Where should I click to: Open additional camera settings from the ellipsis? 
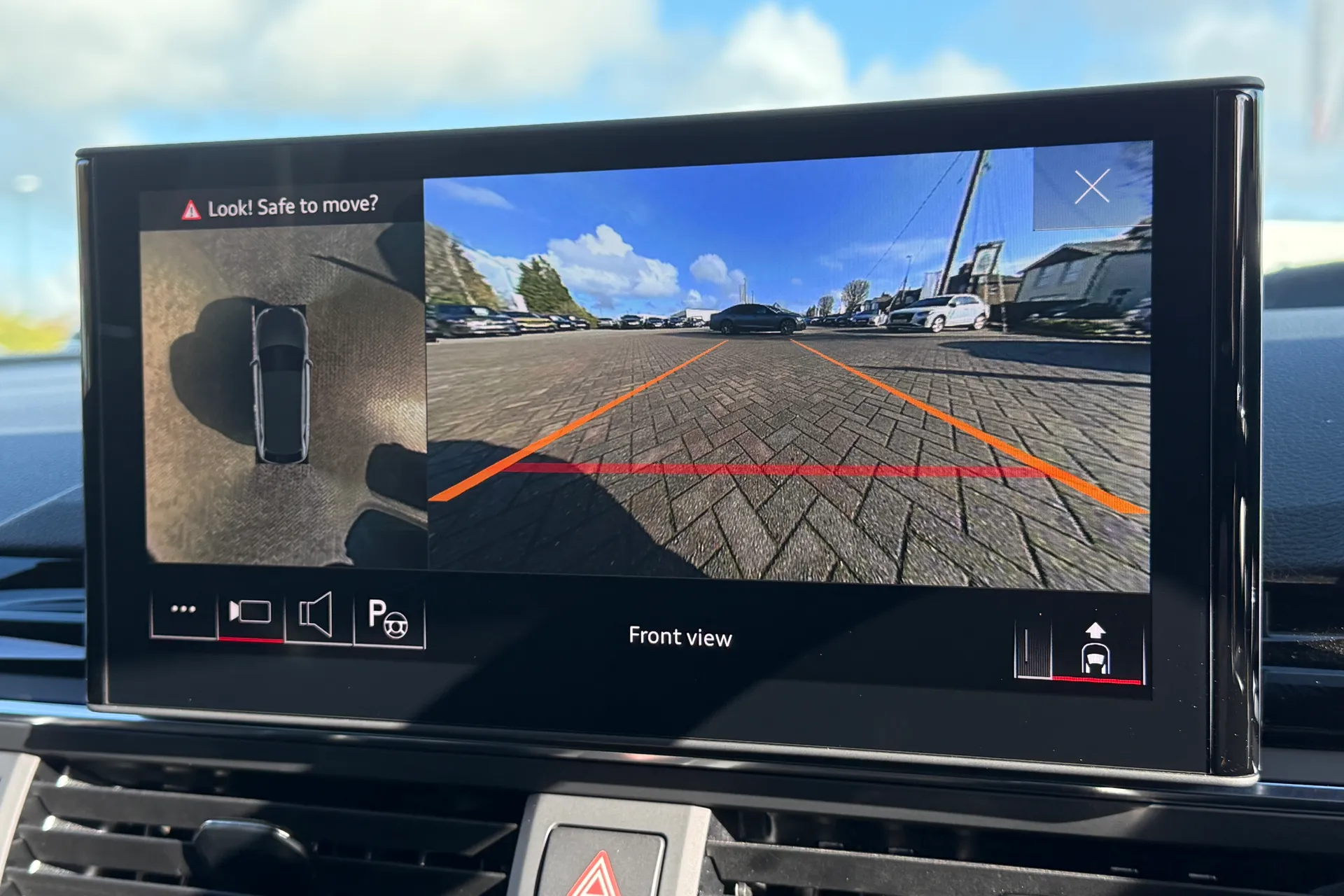[x=183, y=609]
